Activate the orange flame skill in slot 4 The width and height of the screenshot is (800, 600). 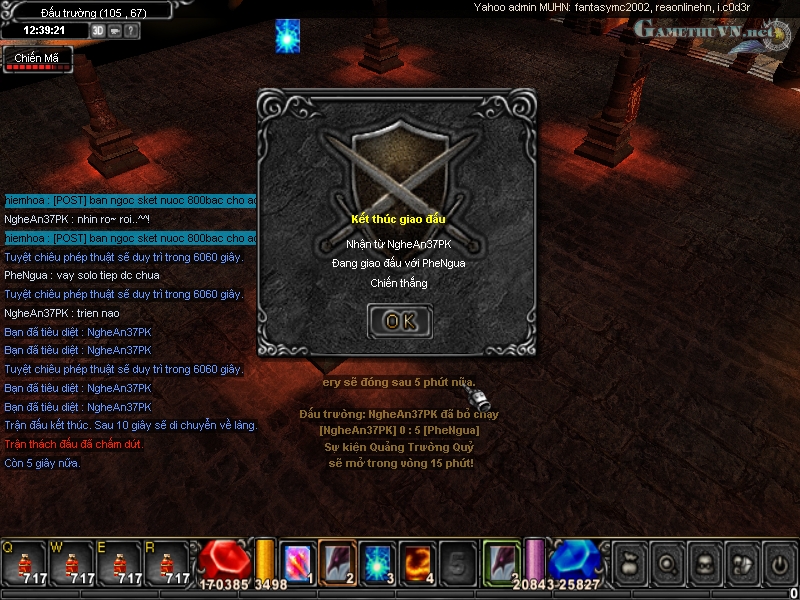pos(417,562)
